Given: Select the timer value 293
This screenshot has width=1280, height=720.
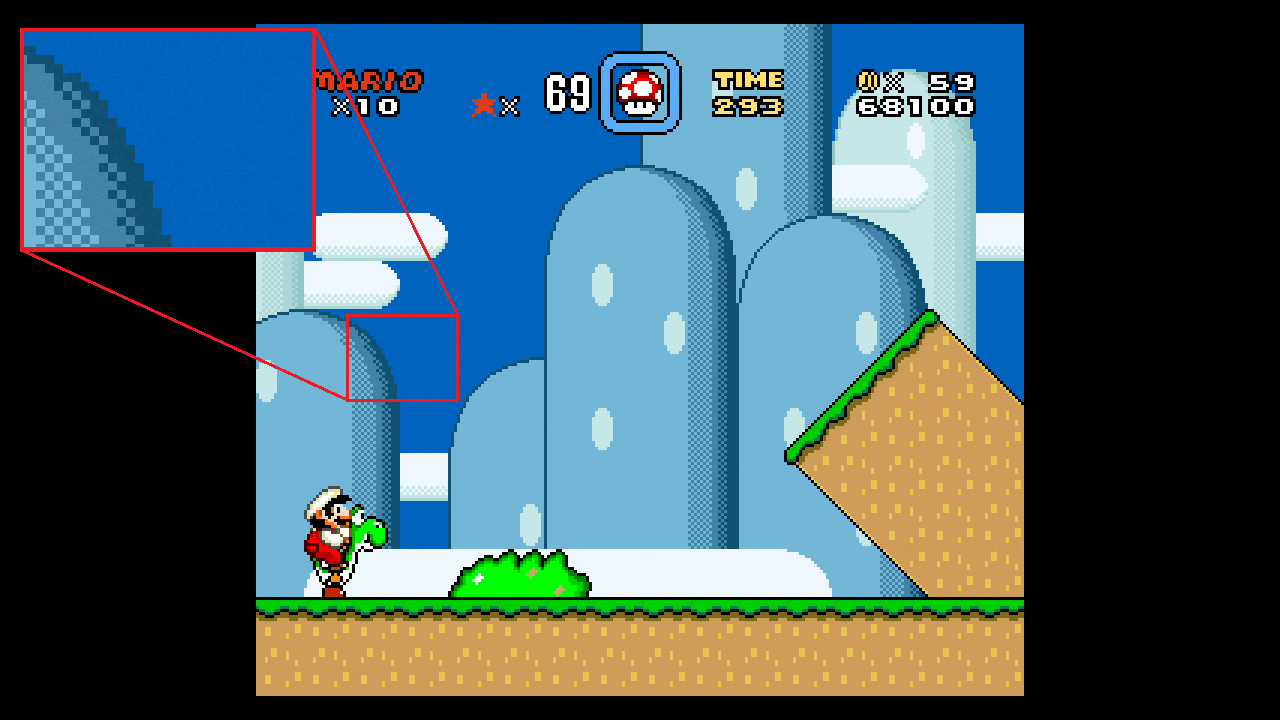Looking at the screenshot, I should click(748, 104).
